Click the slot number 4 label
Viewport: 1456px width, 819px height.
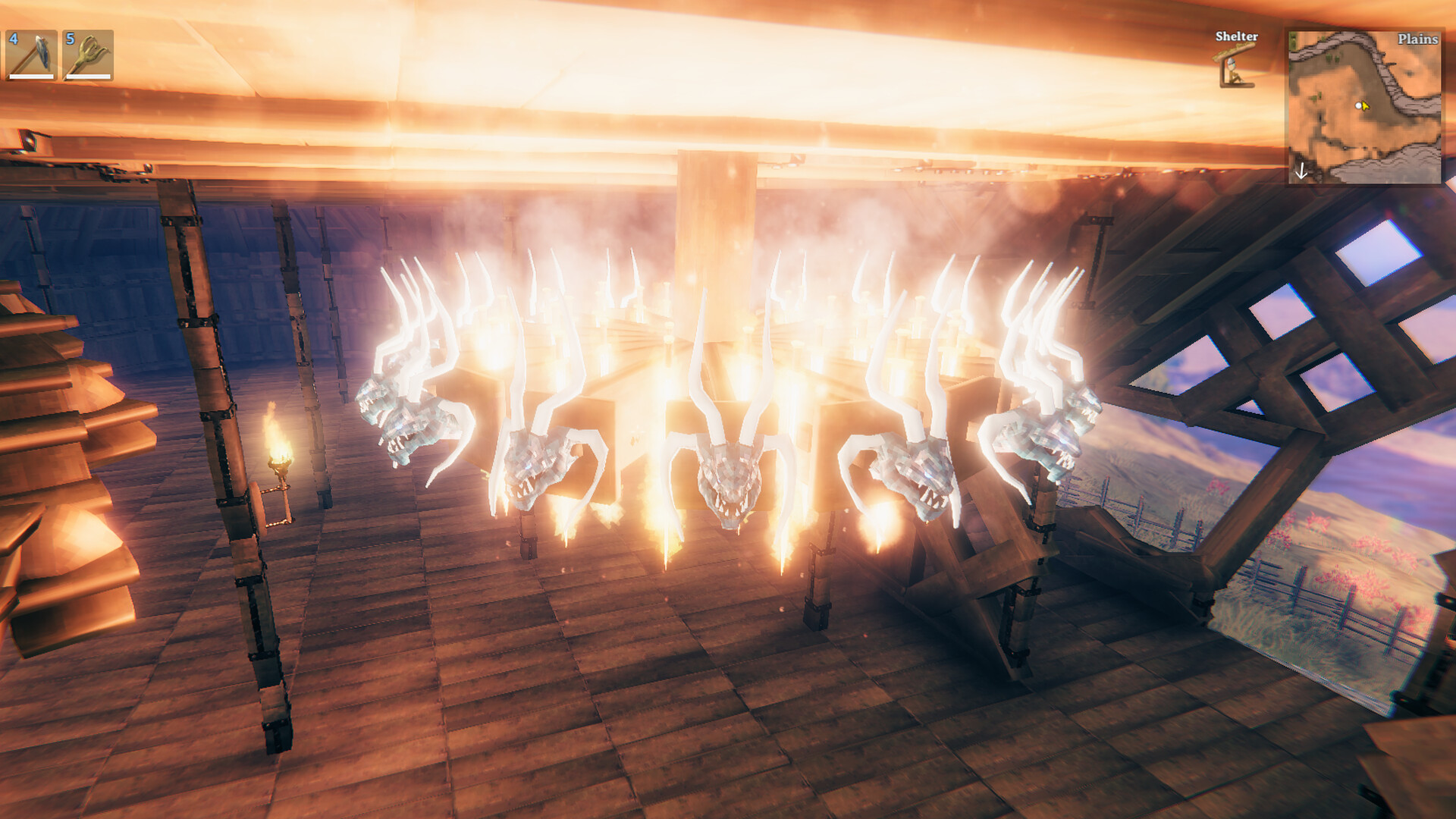coord(14,38)
